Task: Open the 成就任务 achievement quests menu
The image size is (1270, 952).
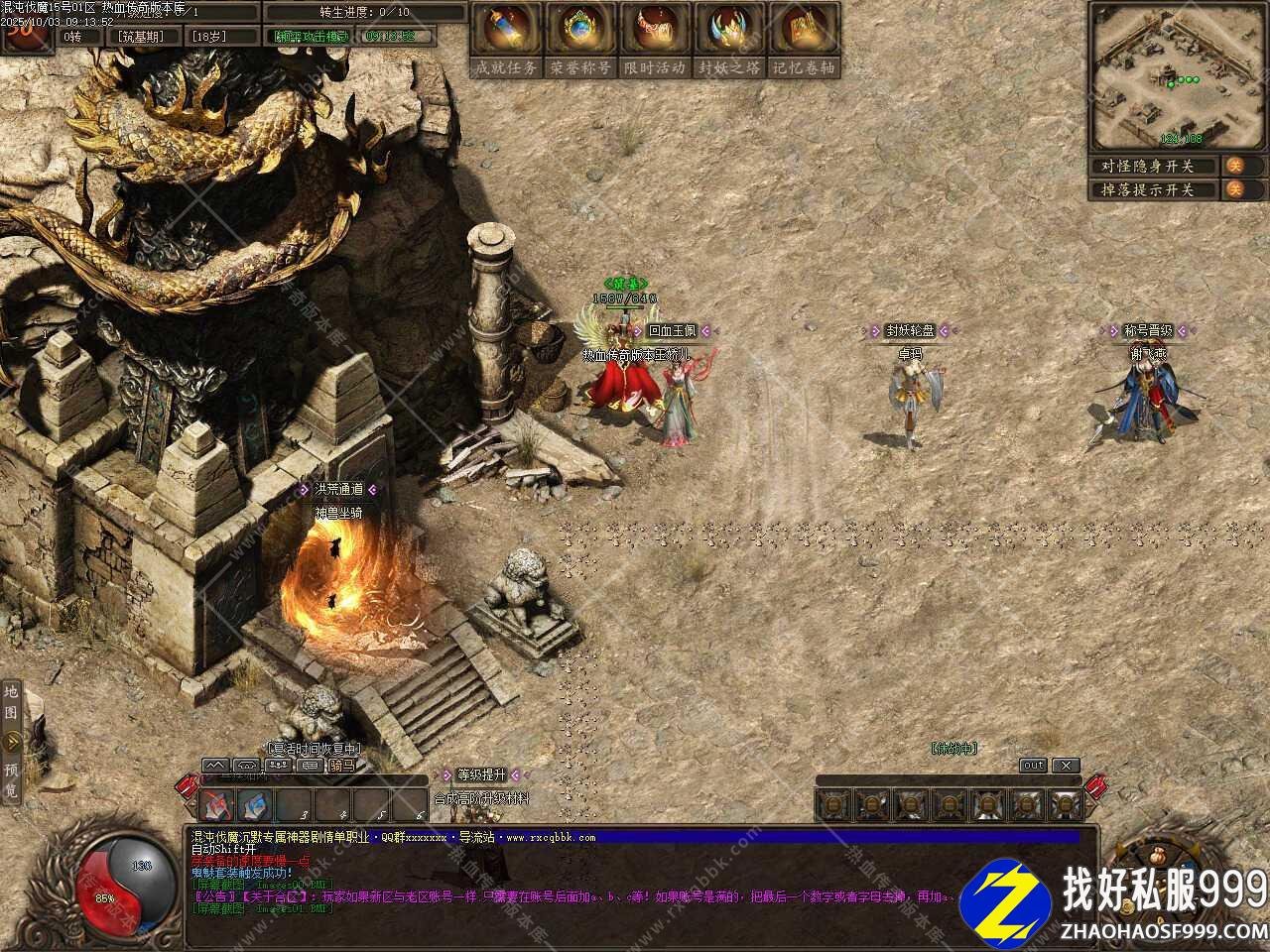Action: (505, 40)
